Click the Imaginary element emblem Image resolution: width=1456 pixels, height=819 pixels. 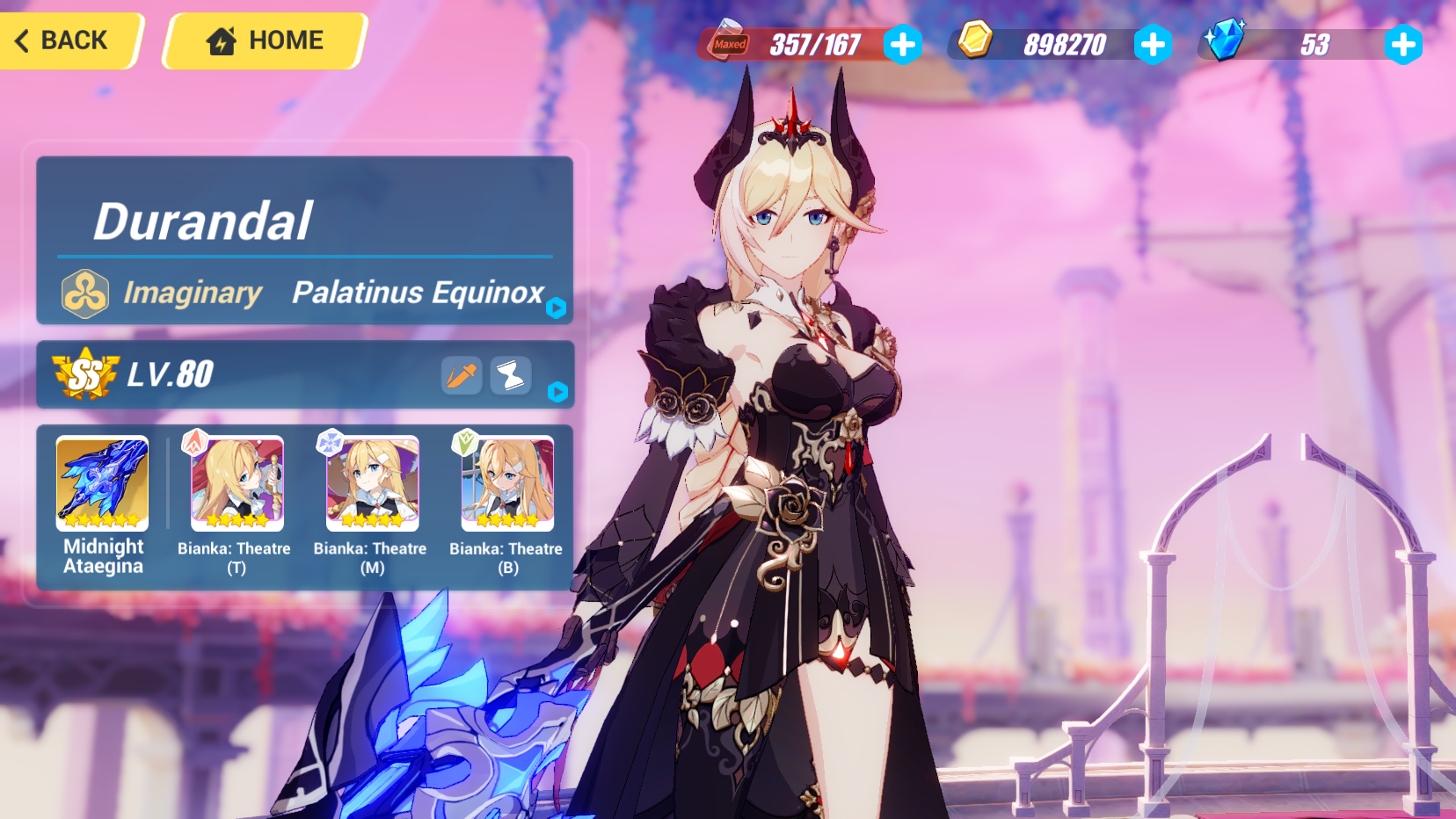point(84,293)
